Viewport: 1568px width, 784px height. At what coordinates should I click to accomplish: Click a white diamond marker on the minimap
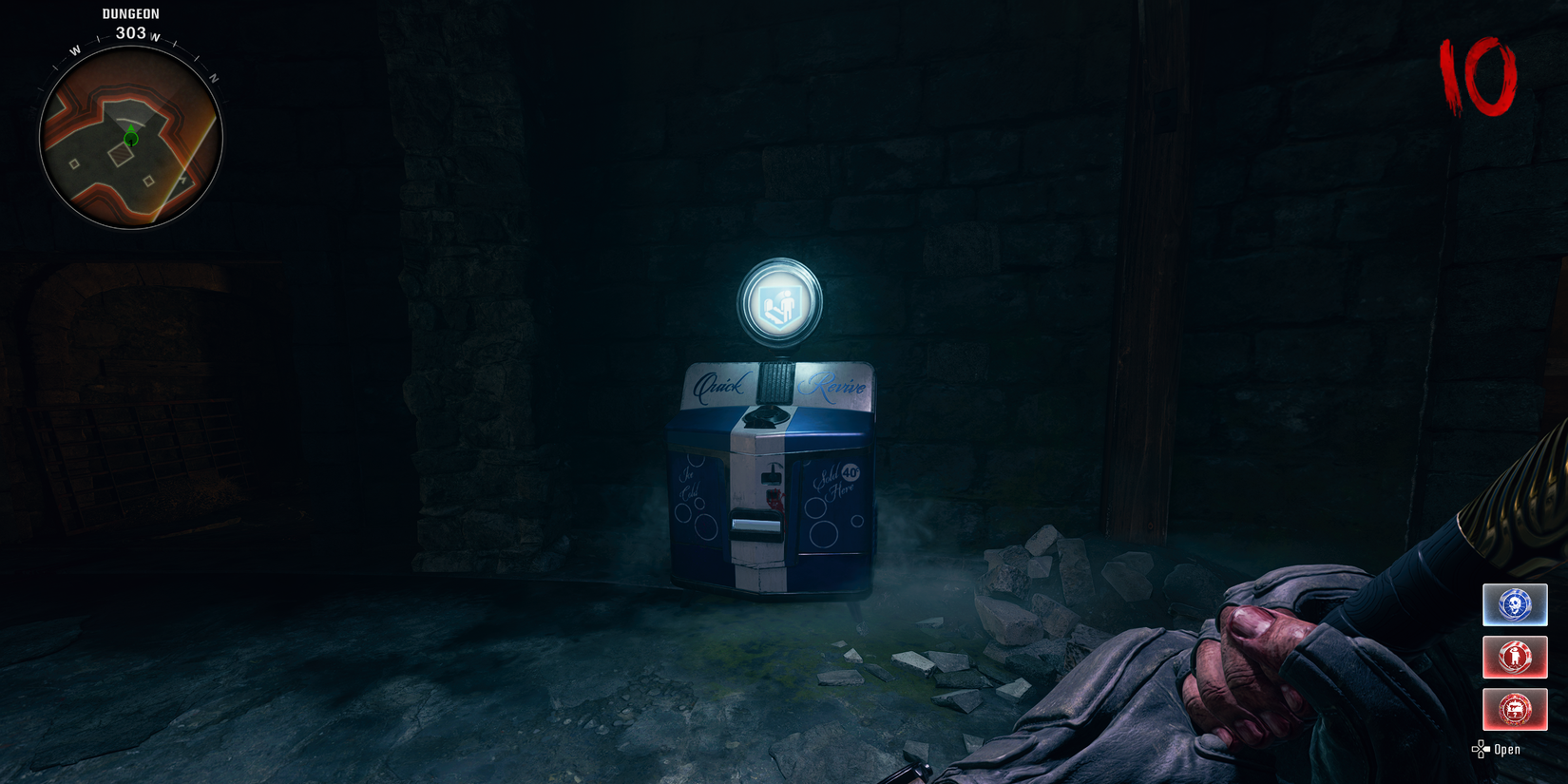pos(74,164)
